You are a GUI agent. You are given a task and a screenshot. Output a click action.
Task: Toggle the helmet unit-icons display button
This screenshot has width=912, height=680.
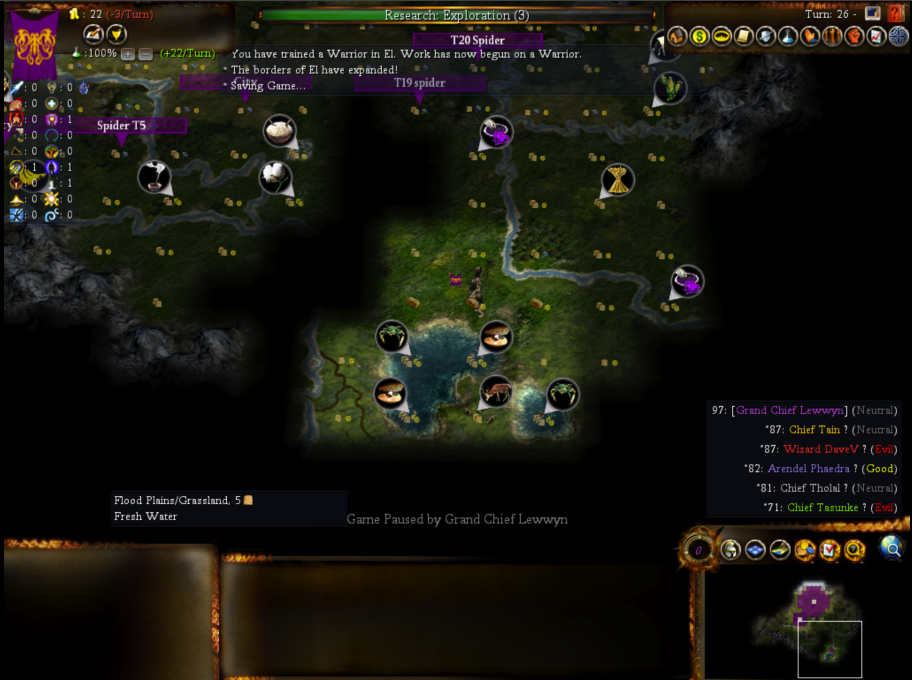[x=731, y=549]
